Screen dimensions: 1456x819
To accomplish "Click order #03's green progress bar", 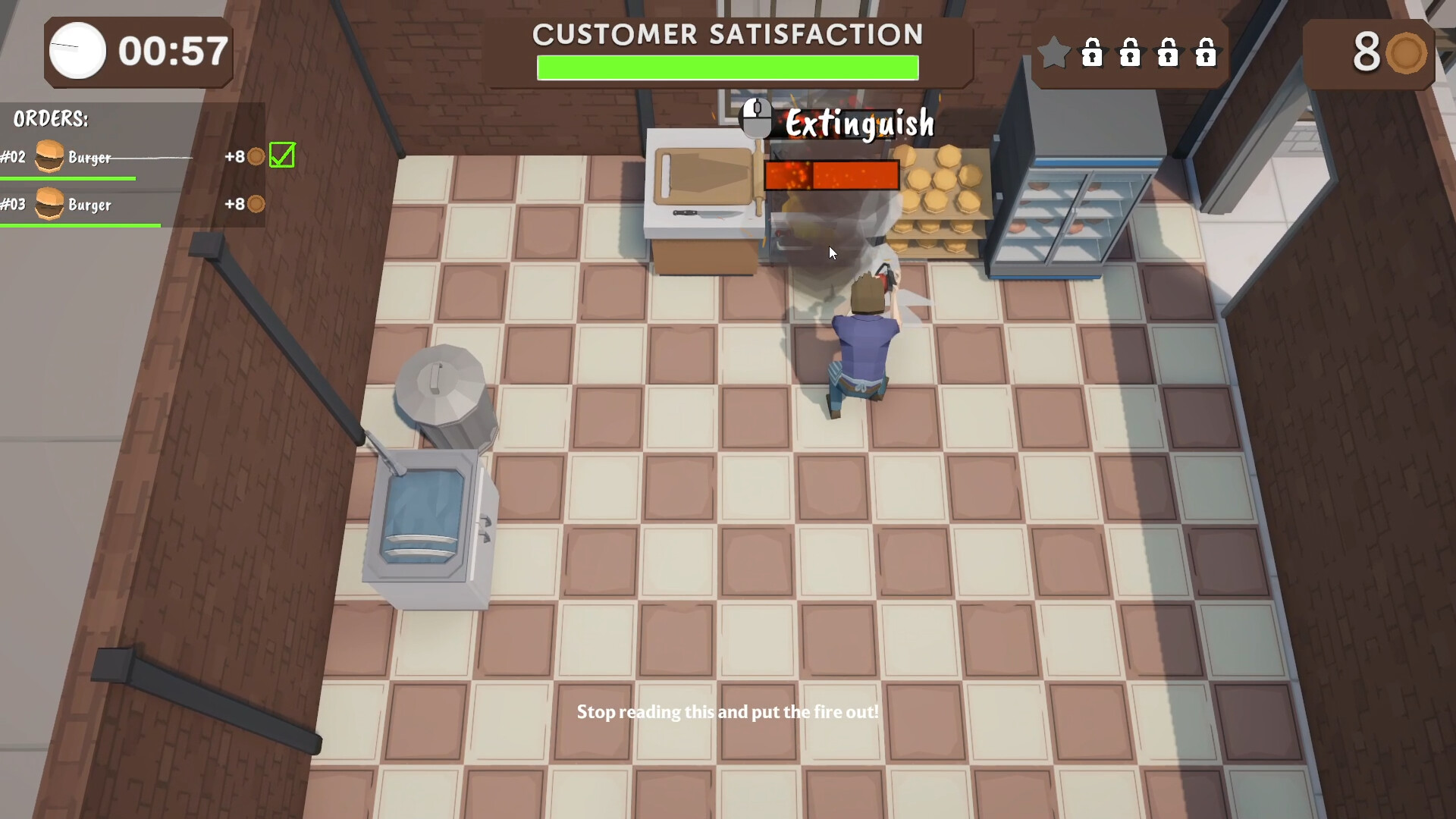I will click(x=80, y=225).
